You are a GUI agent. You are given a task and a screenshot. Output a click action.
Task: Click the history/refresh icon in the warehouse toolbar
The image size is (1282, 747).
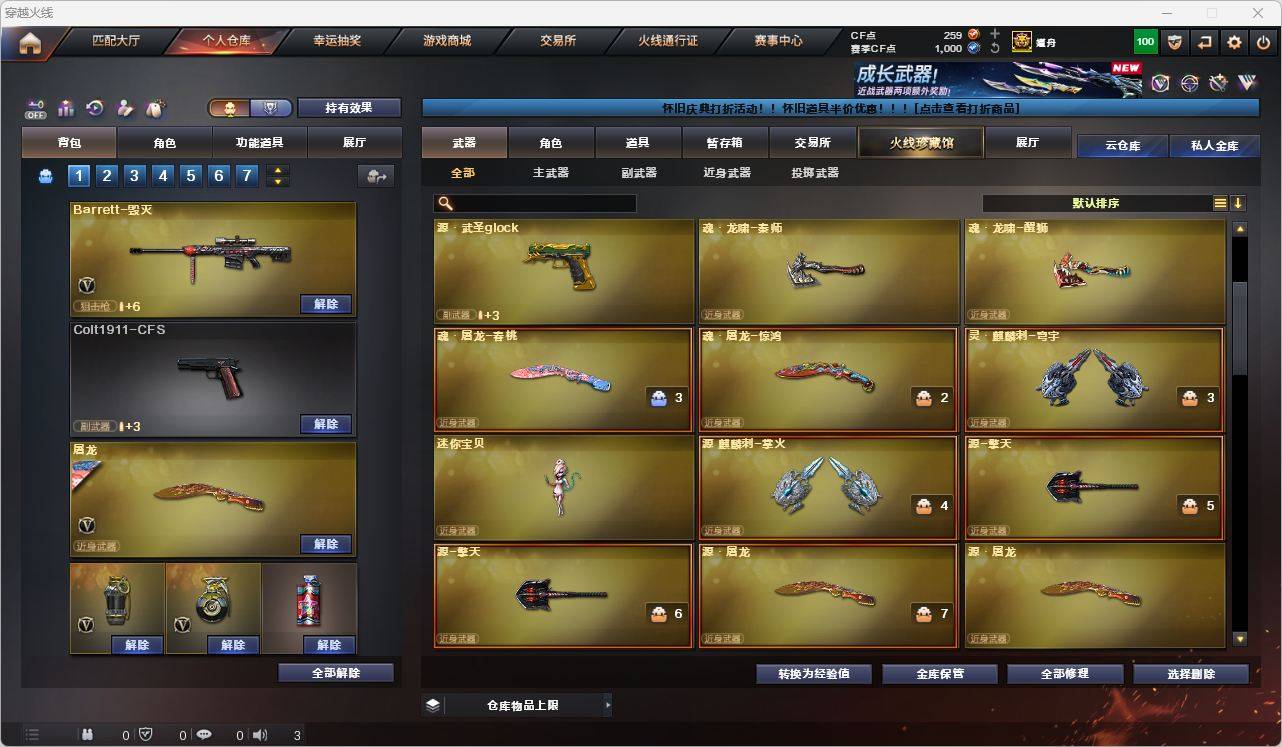click(x=93, y=108)
